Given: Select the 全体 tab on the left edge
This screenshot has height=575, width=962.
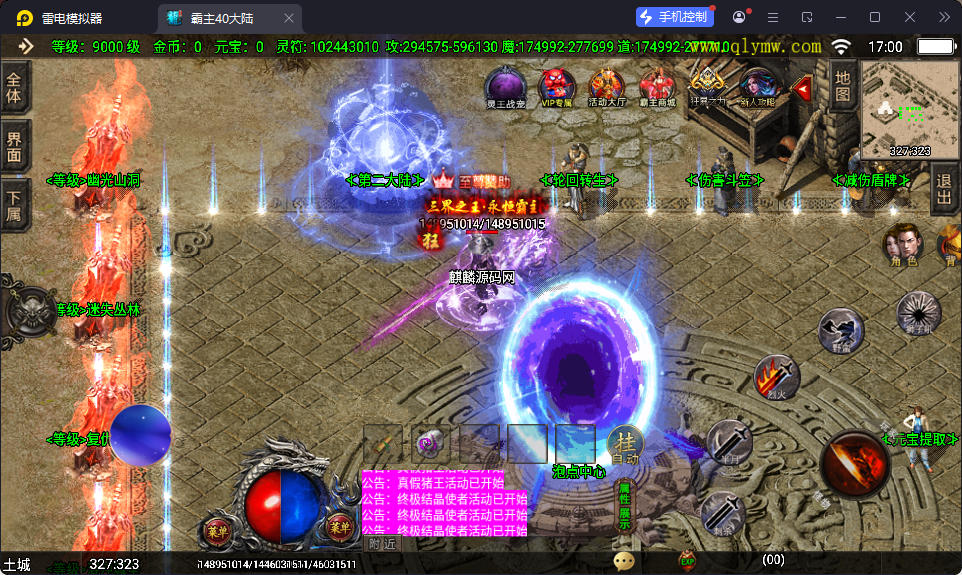Looking at the screenshot, I should click(14, 87).
